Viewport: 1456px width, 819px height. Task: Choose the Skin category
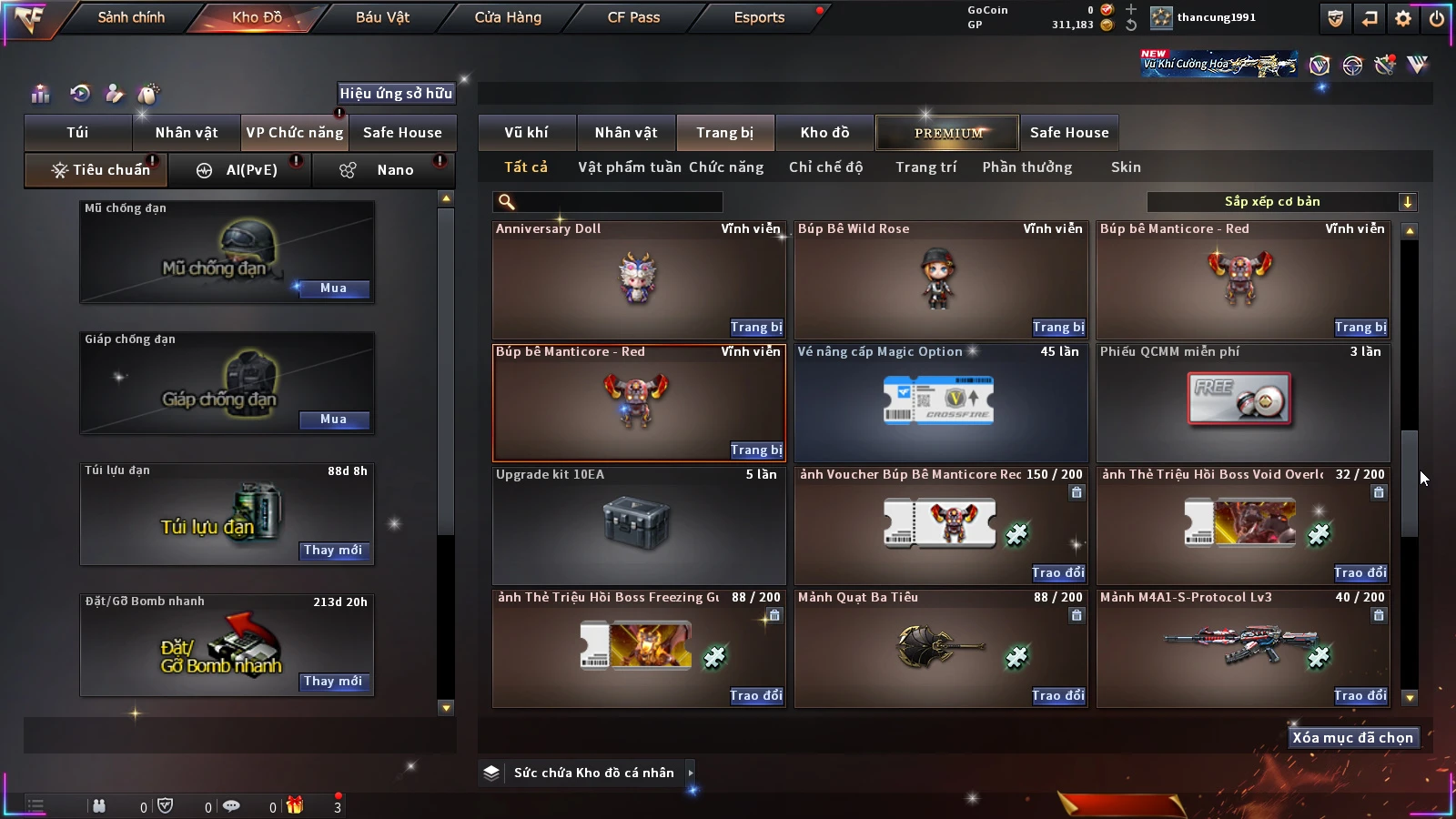[x=1126, y=167]
